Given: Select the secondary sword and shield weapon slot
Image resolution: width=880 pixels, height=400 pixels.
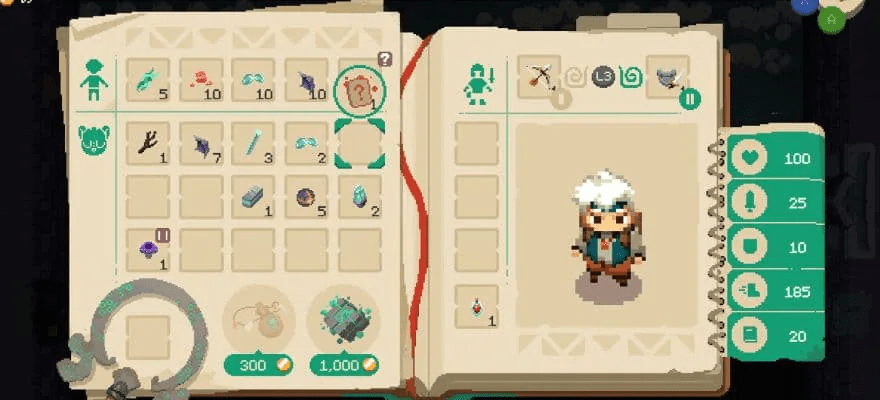Looking at the screenshot, I should tap(667, 77).
